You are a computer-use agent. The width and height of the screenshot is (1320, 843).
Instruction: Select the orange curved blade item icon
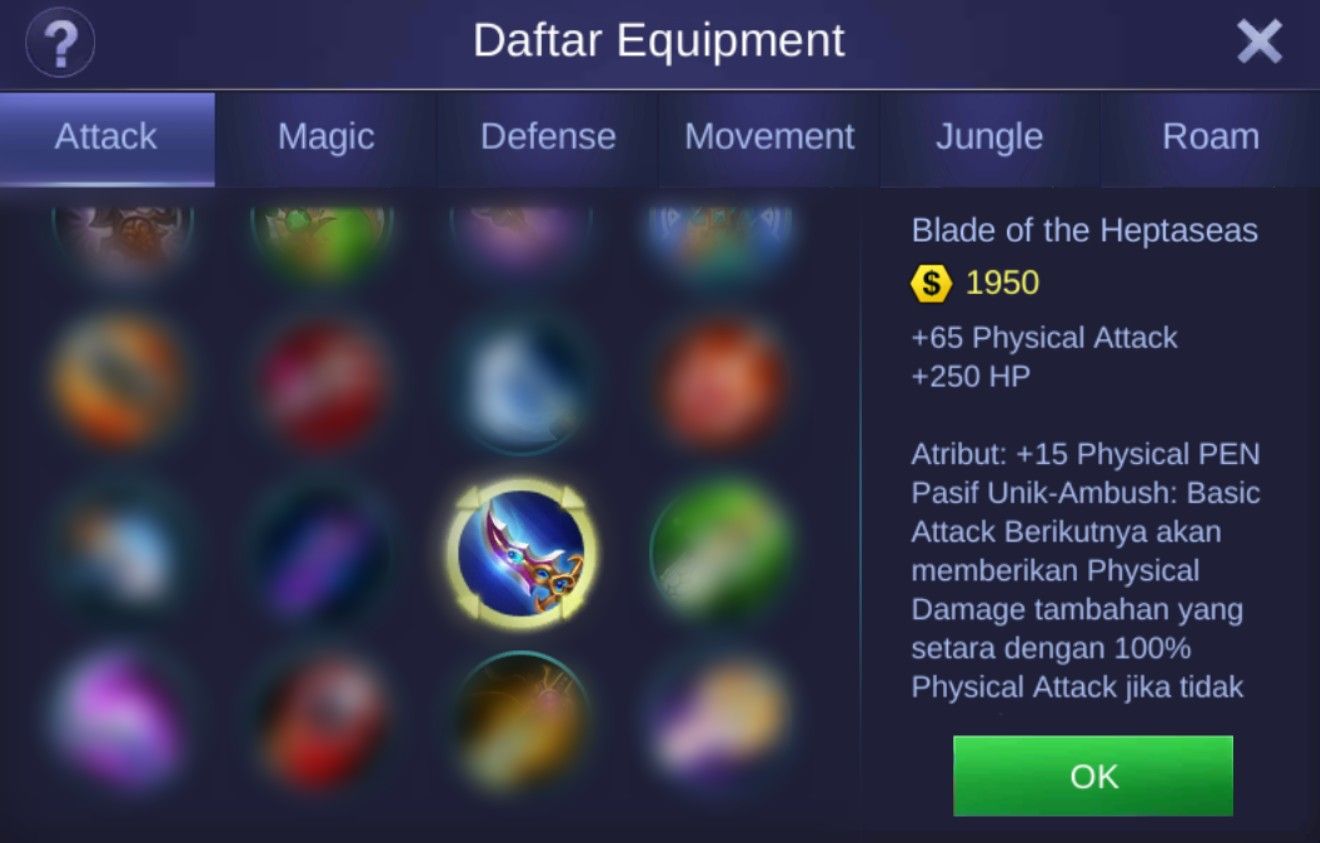point(120,380)
